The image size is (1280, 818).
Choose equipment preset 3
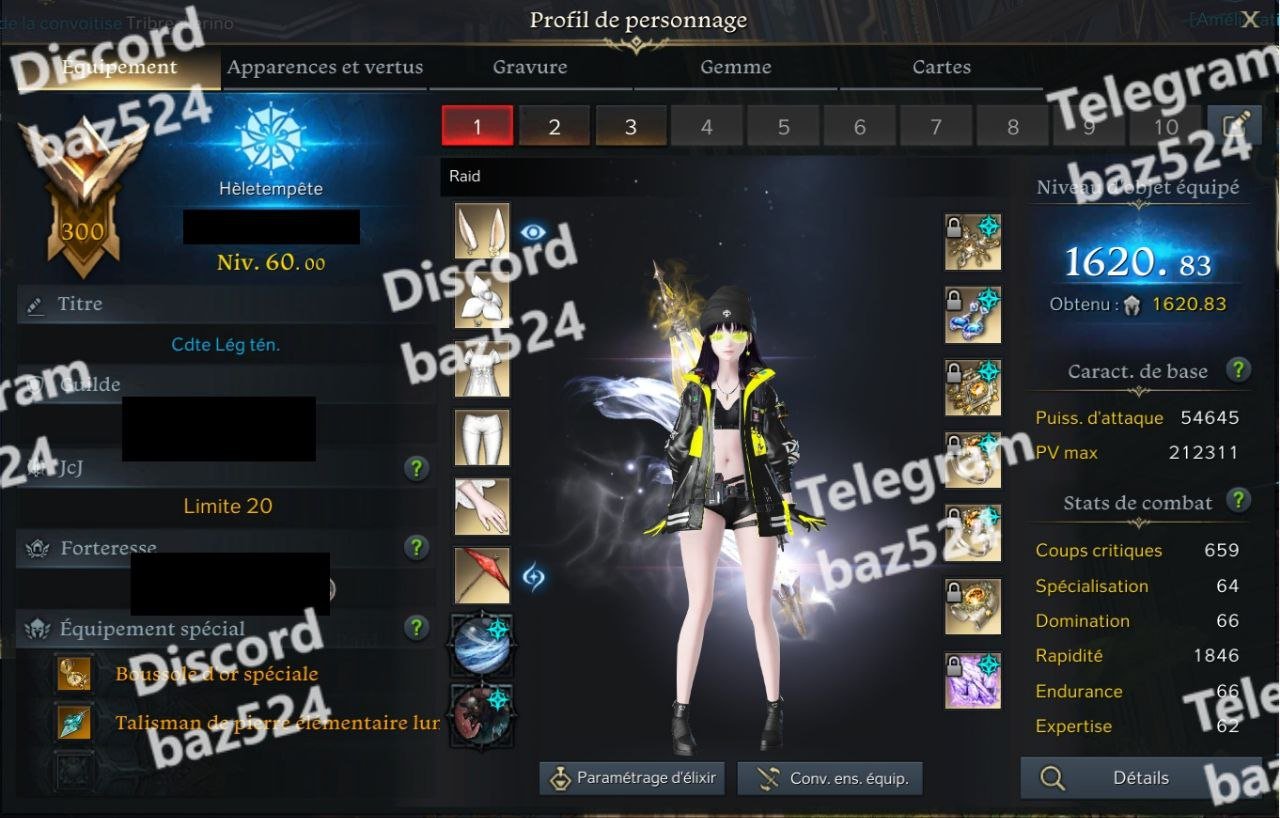(x=631, y=127)
